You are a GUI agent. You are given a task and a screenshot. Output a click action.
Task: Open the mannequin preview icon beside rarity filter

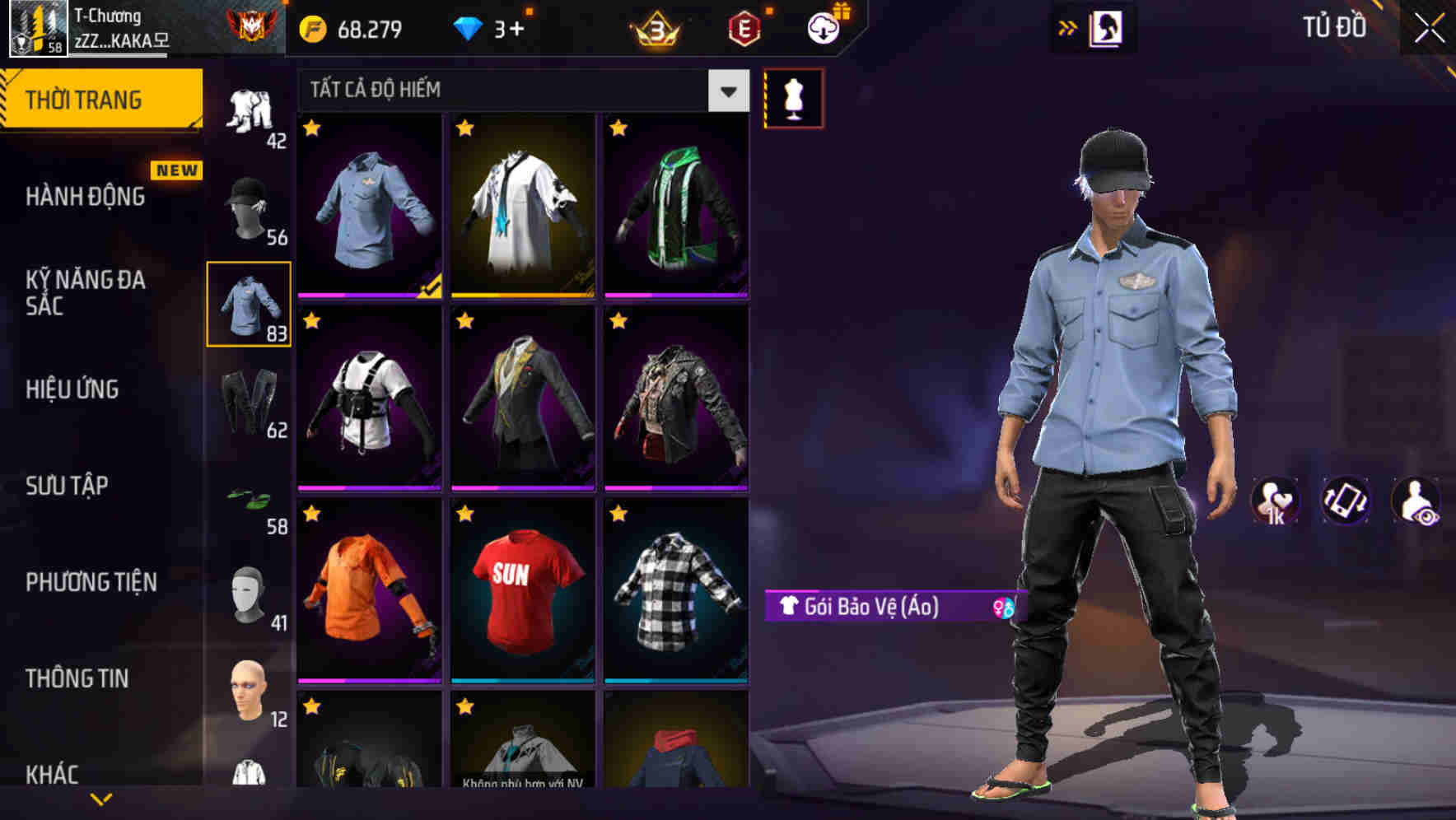(793, 96)
